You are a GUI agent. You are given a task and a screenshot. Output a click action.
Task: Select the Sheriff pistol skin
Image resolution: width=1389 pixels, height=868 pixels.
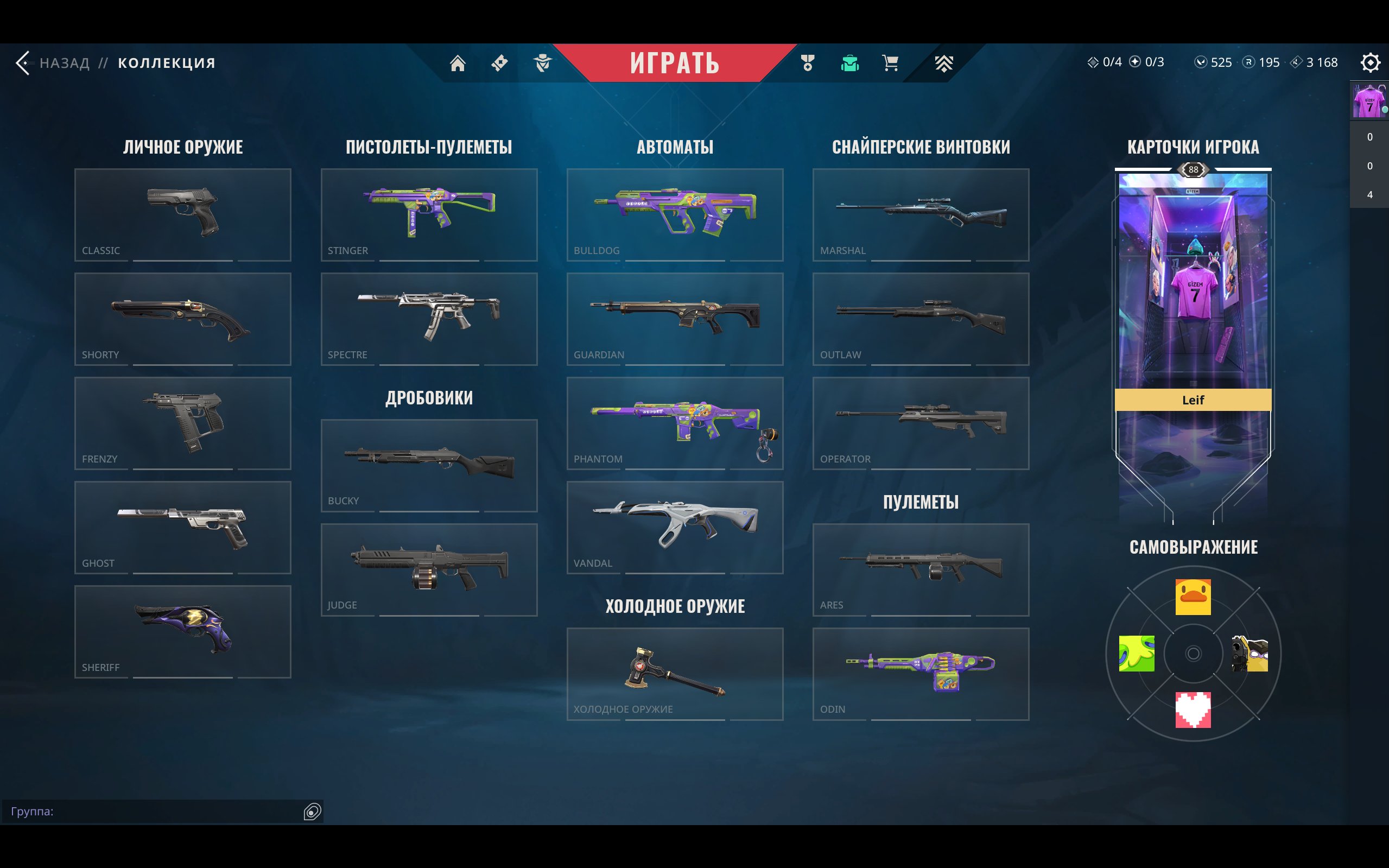[182, 631]
